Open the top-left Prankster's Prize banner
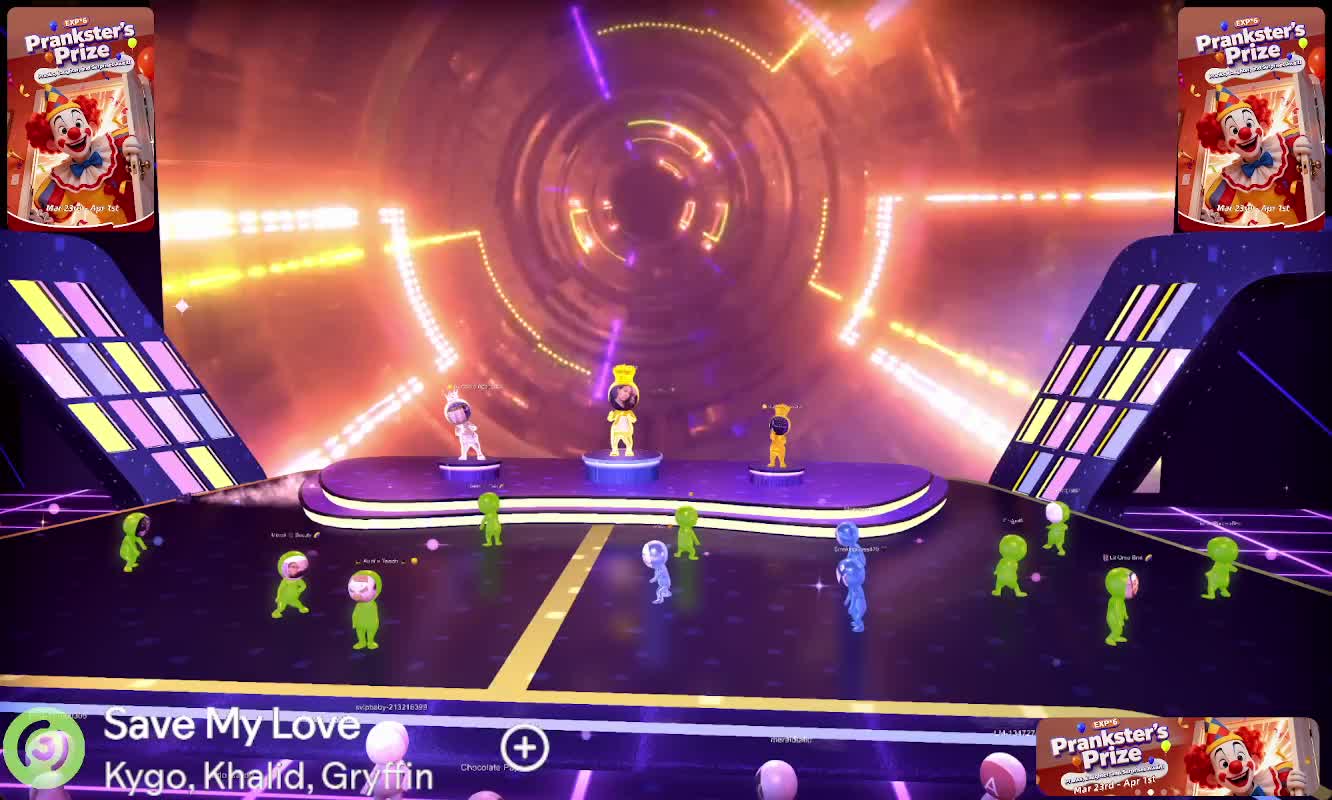This screenshot has height=800, width=1332. tap(80, 119)
